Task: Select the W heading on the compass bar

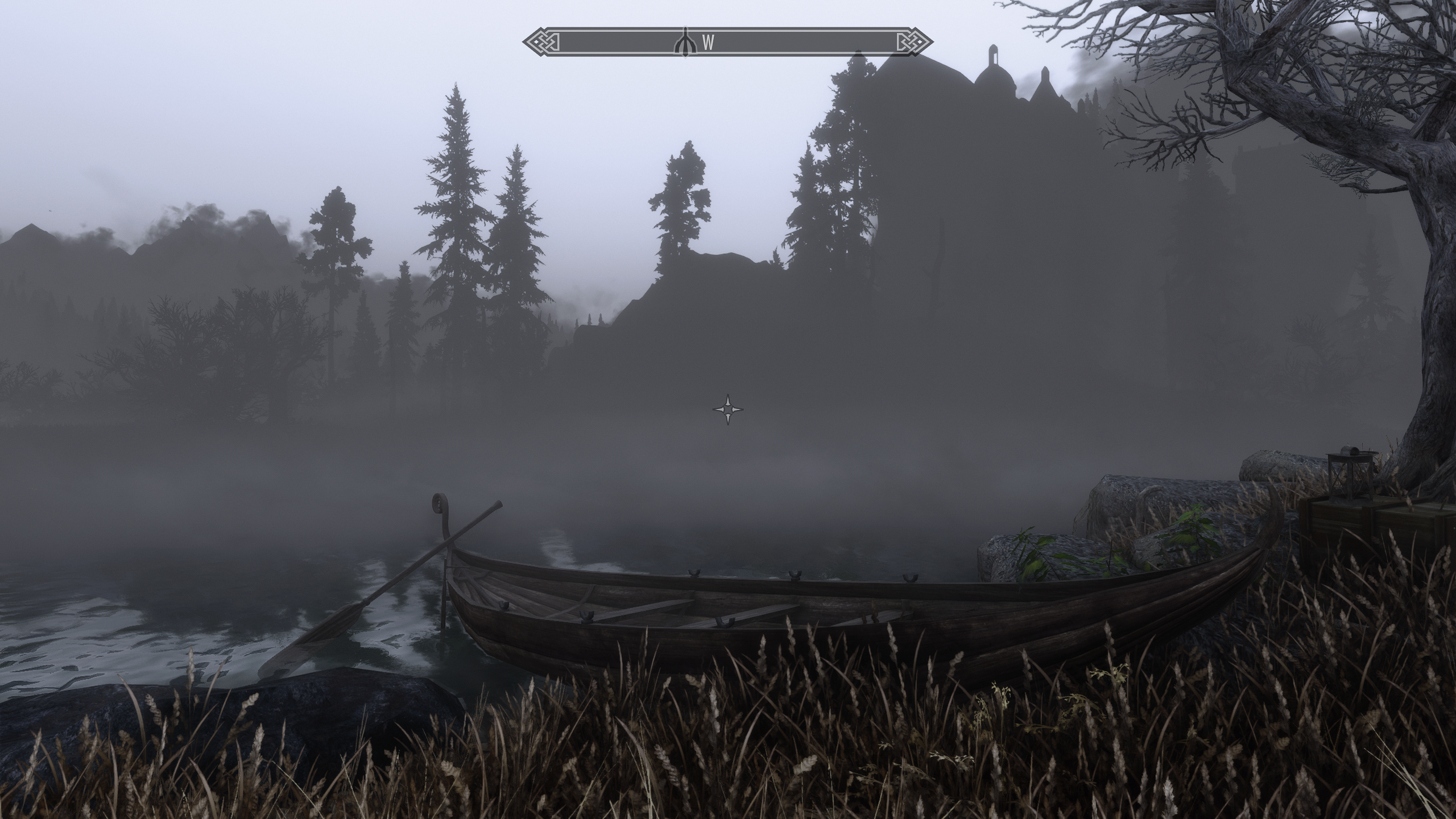Action: (708, 42)
